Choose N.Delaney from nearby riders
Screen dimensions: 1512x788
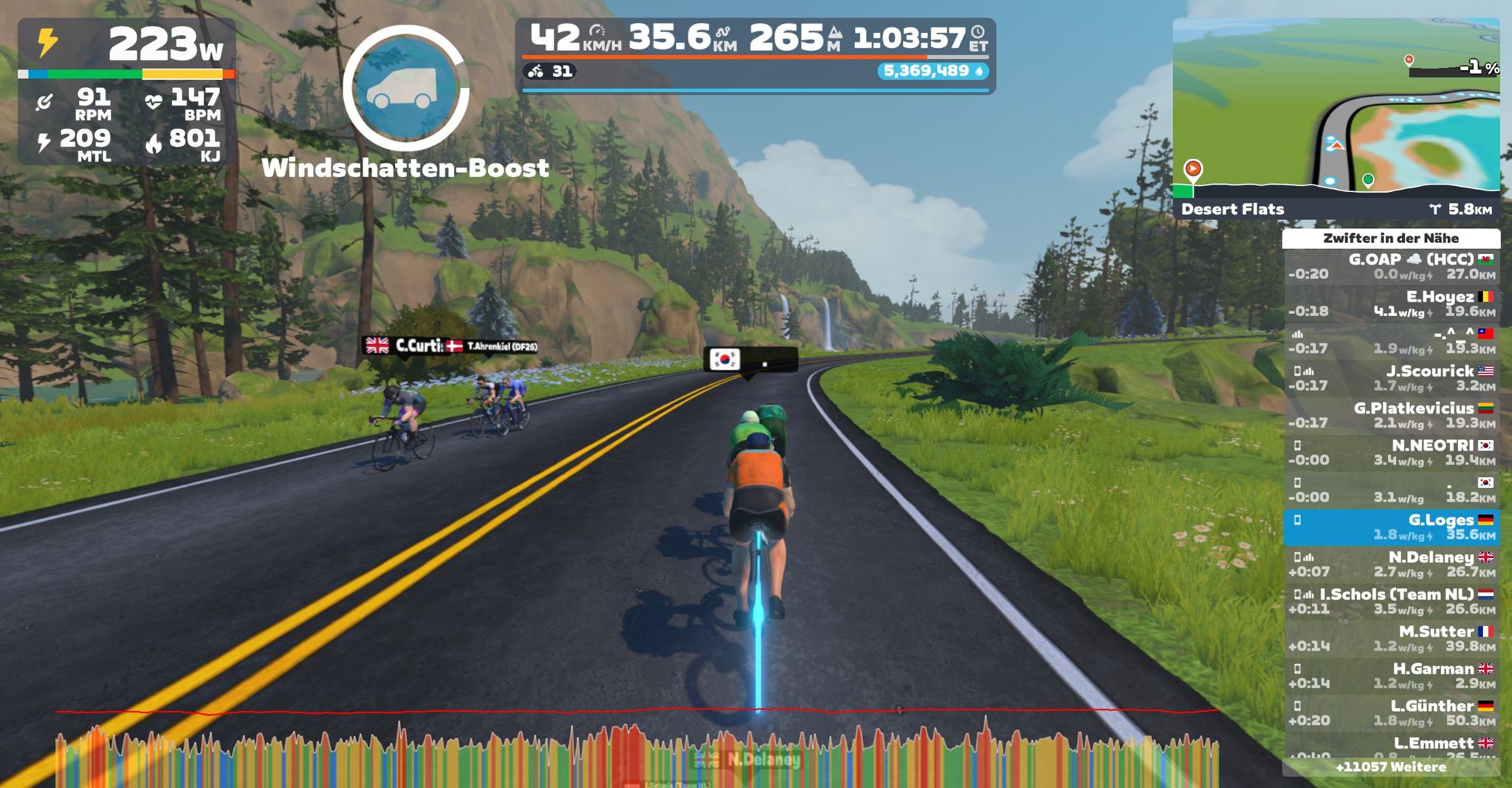[x=1392, y=564]
